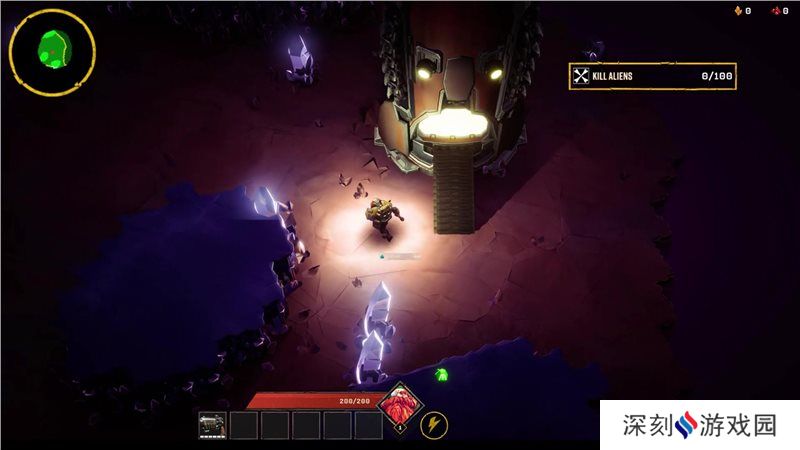800x450 pixels.
Task: Select the gun in the first hotbar slot
Action: [213, 425]
